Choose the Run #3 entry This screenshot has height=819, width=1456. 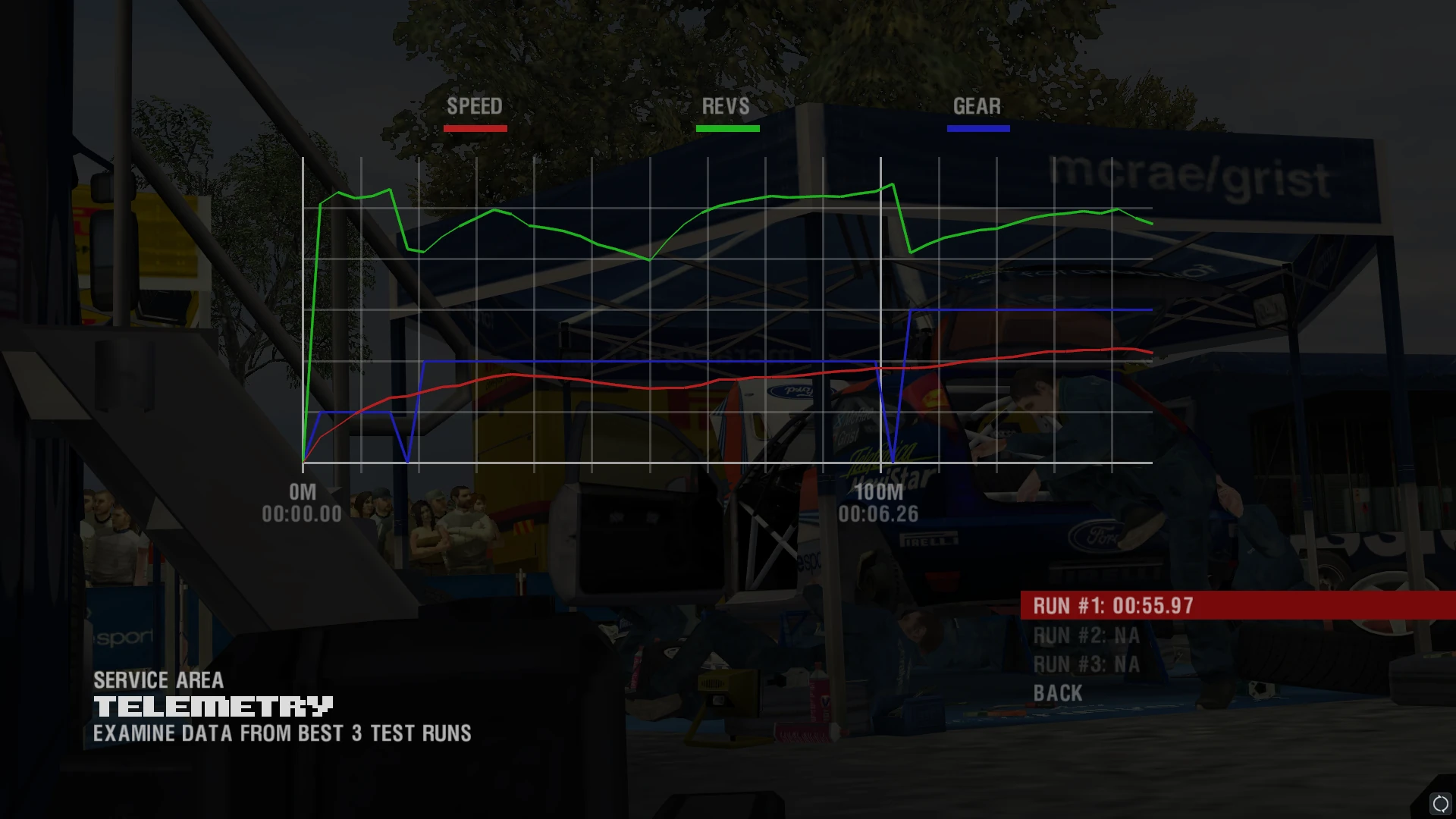point(1086,665)
